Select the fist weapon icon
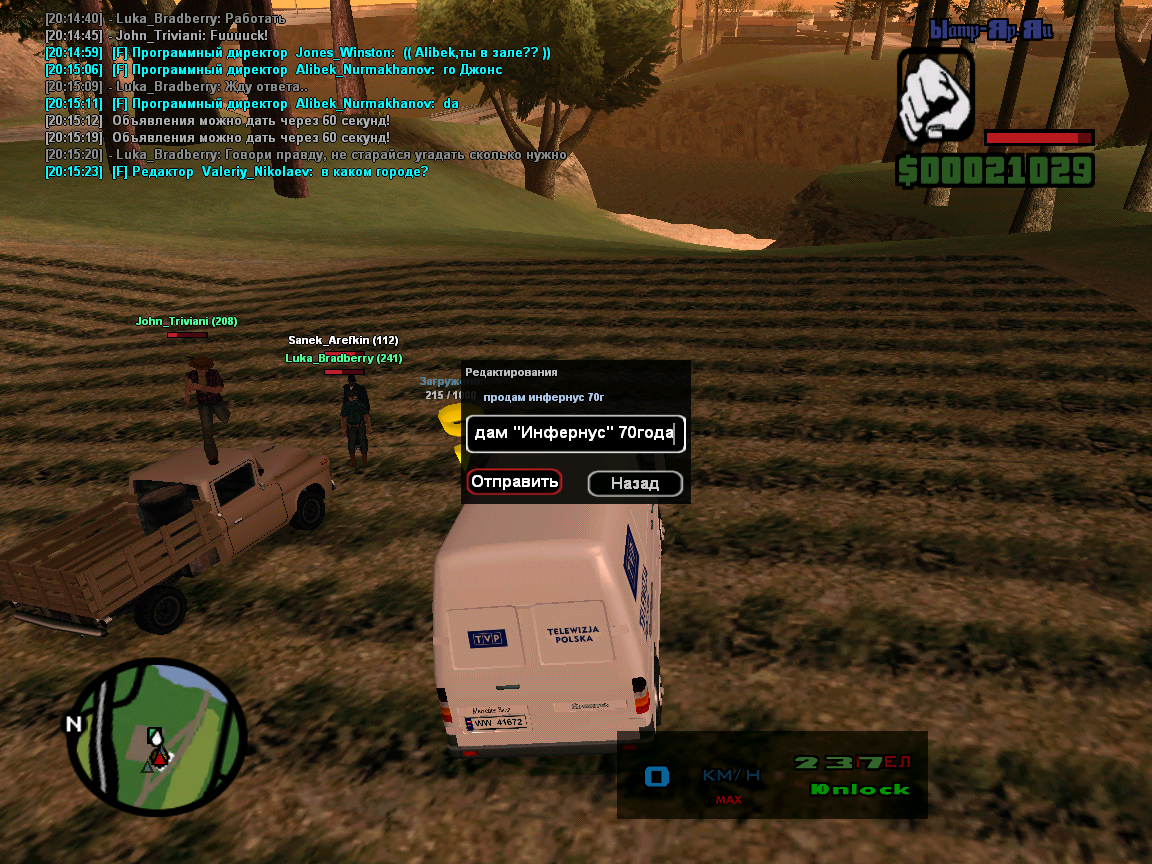This screenshot has width=1152, height=864. coord(935,97)
